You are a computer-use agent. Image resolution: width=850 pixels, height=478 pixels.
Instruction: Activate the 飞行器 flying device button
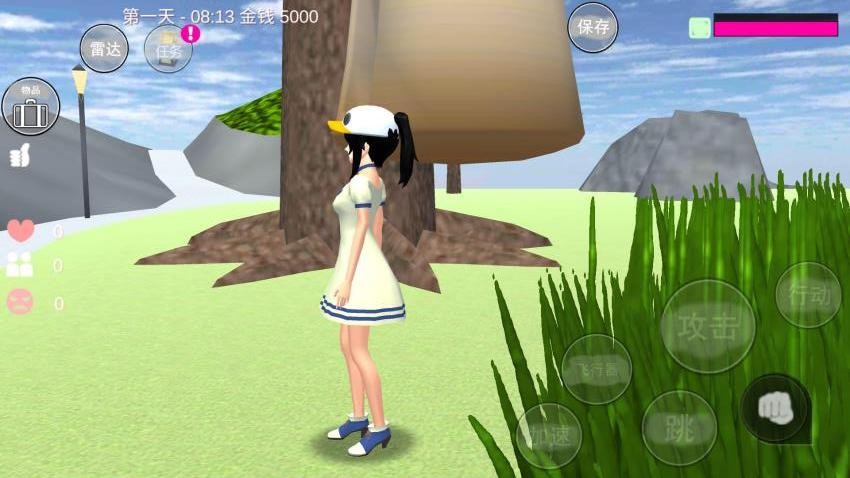click(x=596, y=369)
